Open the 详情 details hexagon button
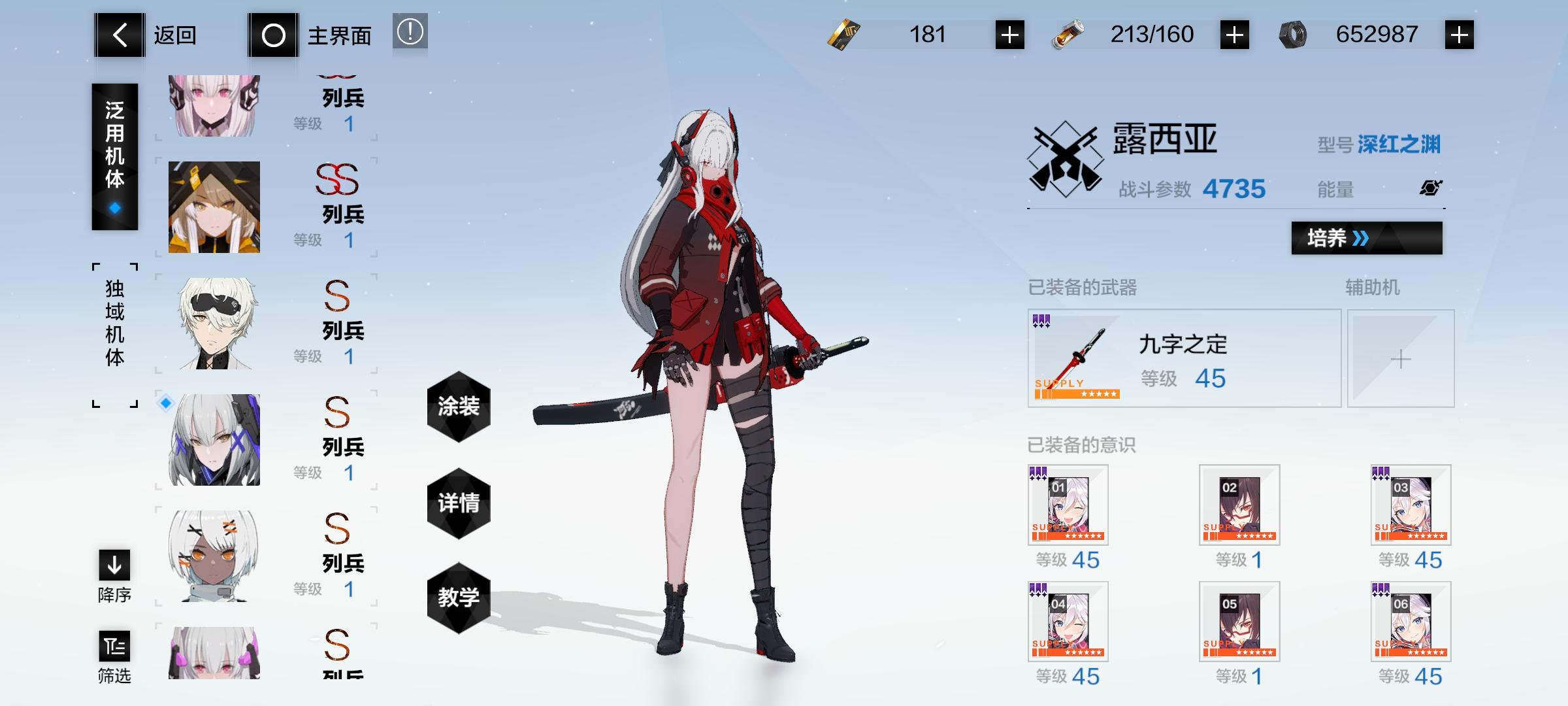This screenshot has width=1568, height=706. tap(459, 503)
